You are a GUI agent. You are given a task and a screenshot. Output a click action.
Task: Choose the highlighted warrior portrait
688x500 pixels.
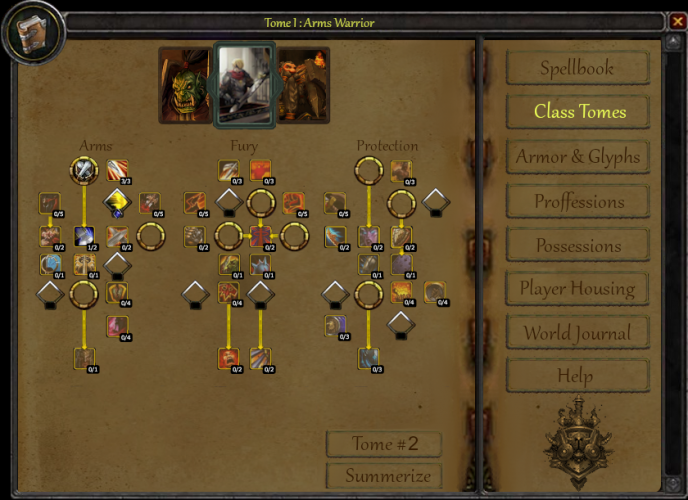coord(245,85)
